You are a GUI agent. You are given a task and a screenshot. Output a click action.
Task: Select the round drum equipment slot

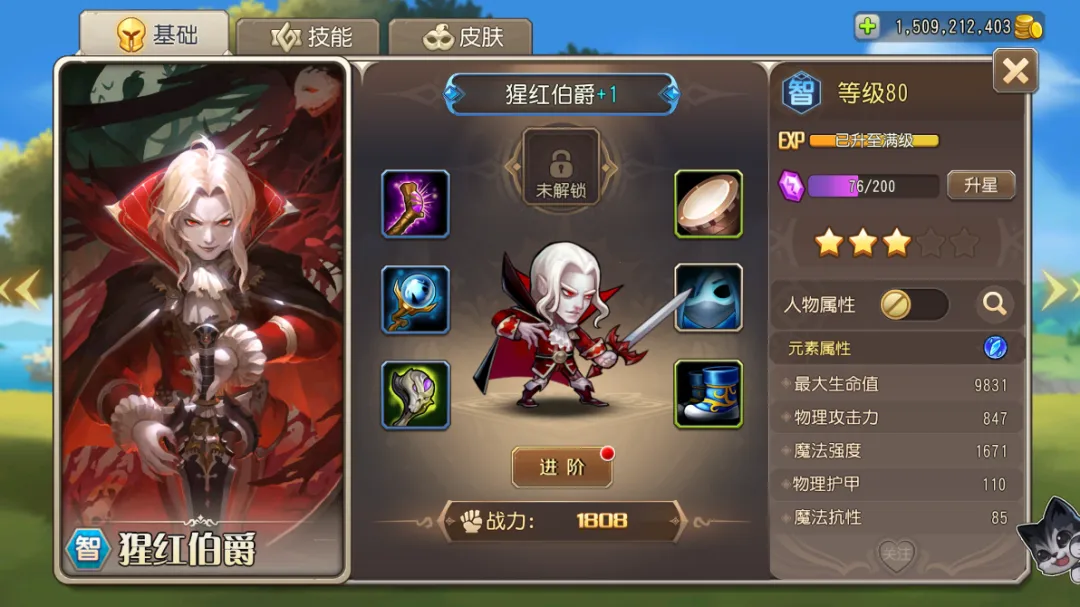[708, 204]
